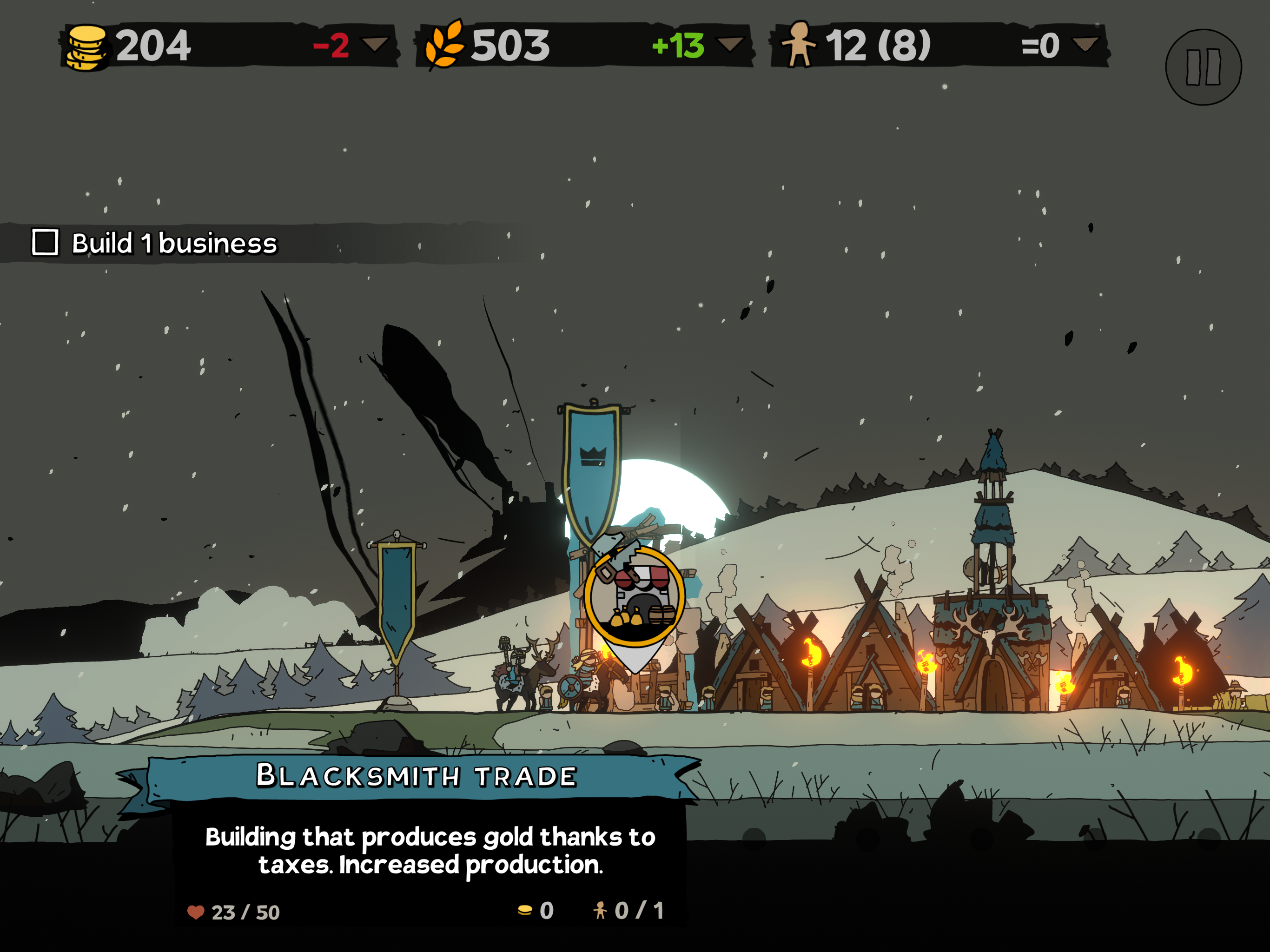1270x952 pixels.
Task: Select the Blacksmith Trade building marker
Action: point(635,598)
